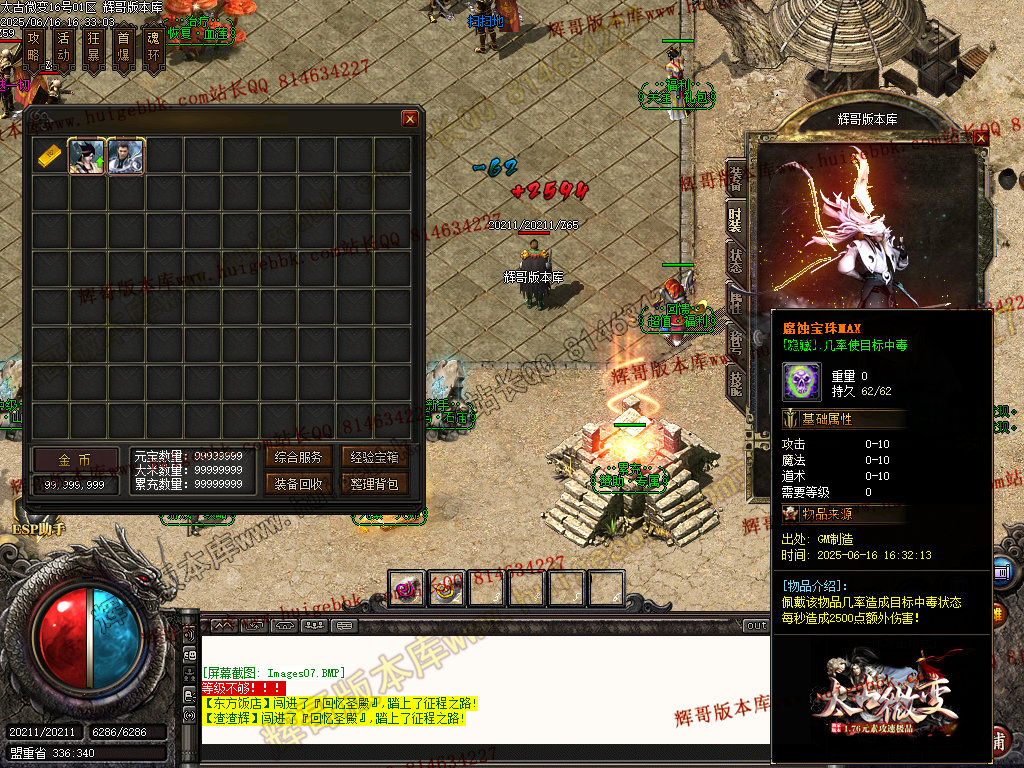The image size is (1024, 768).
Task: Click the 装备回收 equipment recycle button
Action: tap(298, 484)
